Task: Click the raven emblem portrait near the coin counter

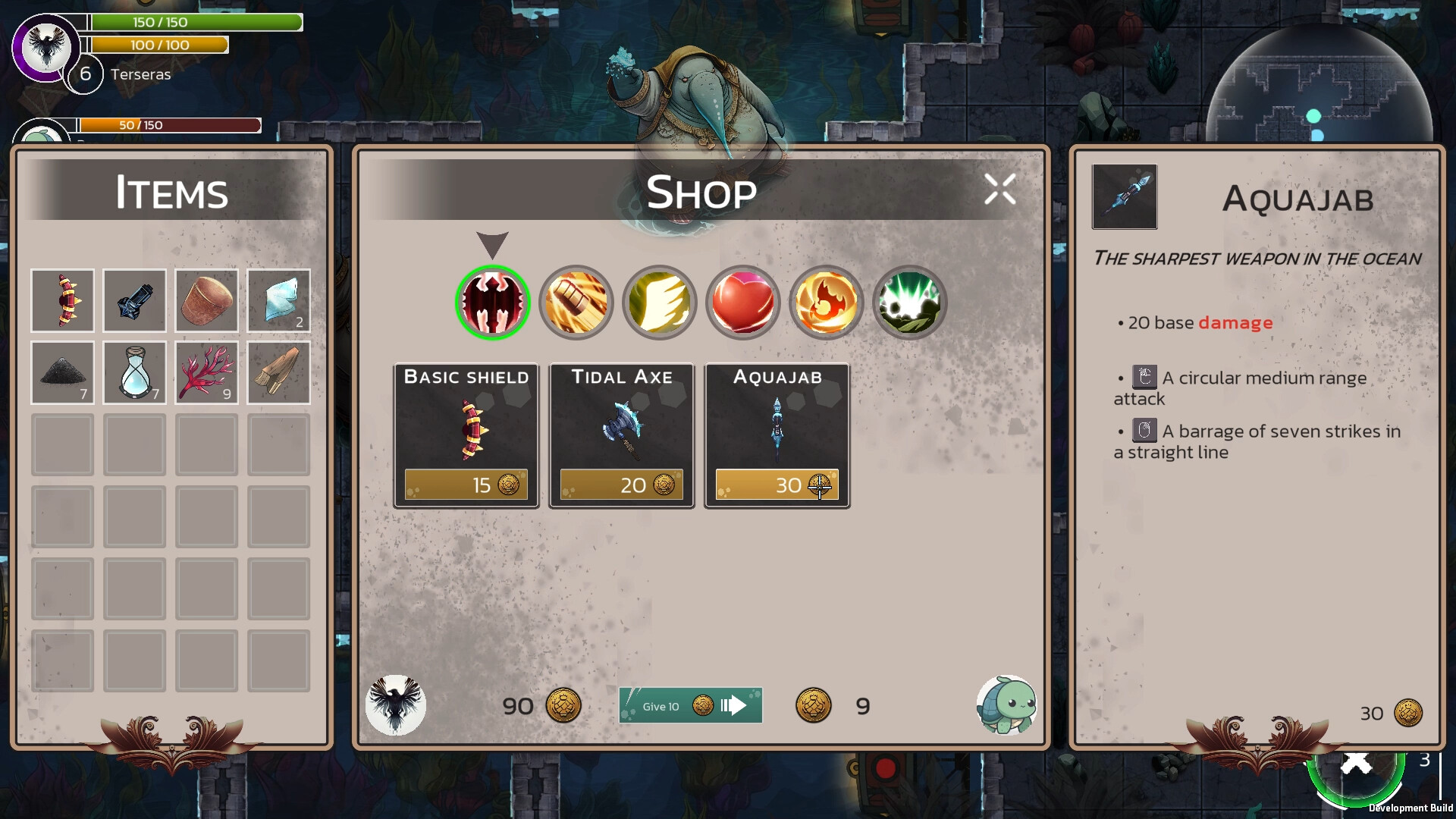Action: [397, 704]
